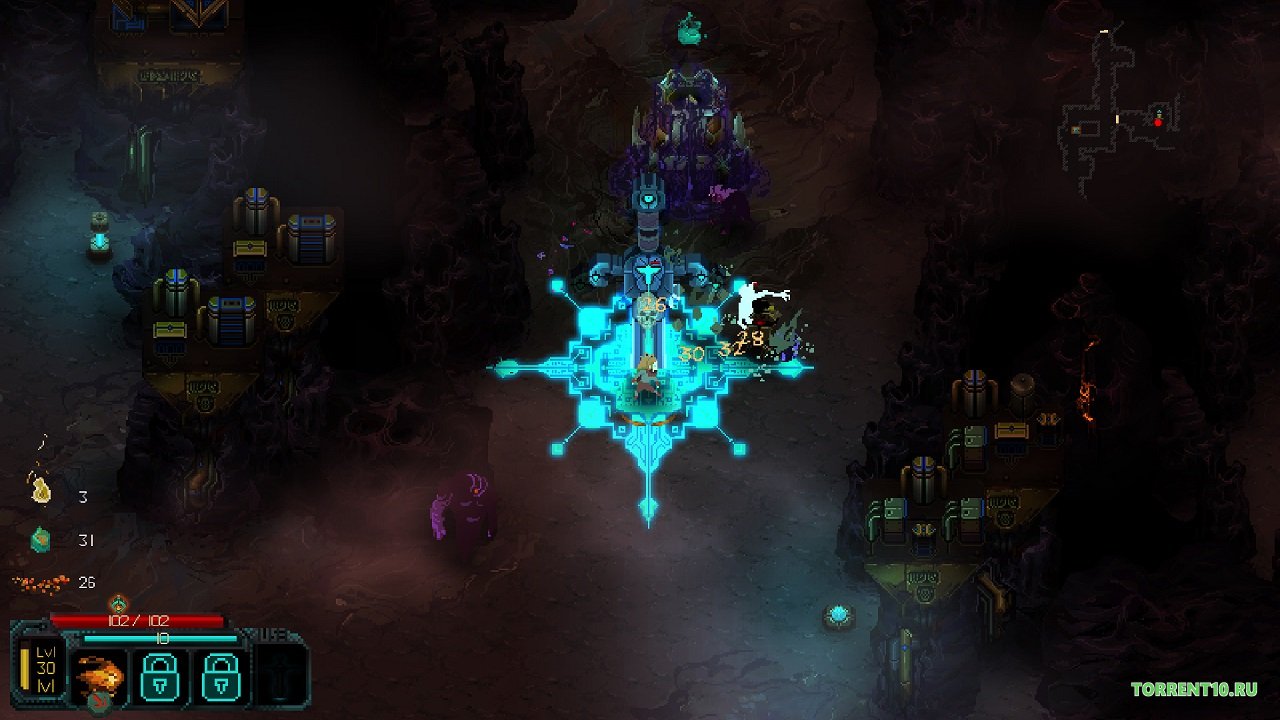Screen dimensions: 1280x720
Task: Click the red player marker on the minimap
Action: click(x=1158, y=122)
